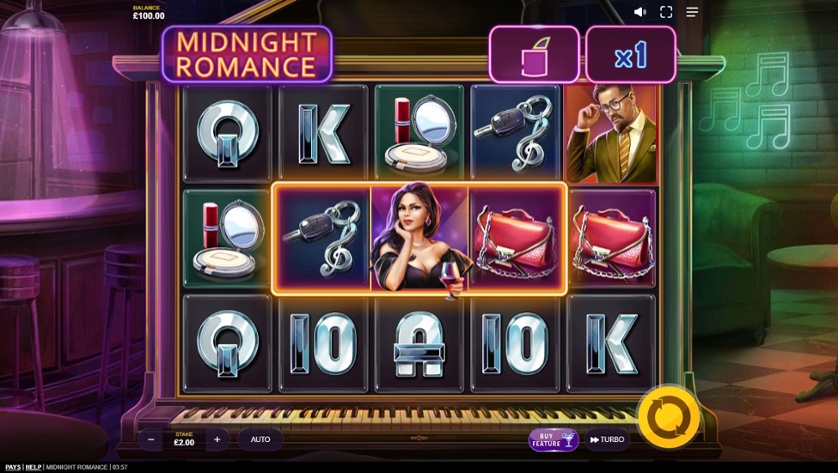Click the Buy Feature button
The image size is (838, 473).
[553, 439]
